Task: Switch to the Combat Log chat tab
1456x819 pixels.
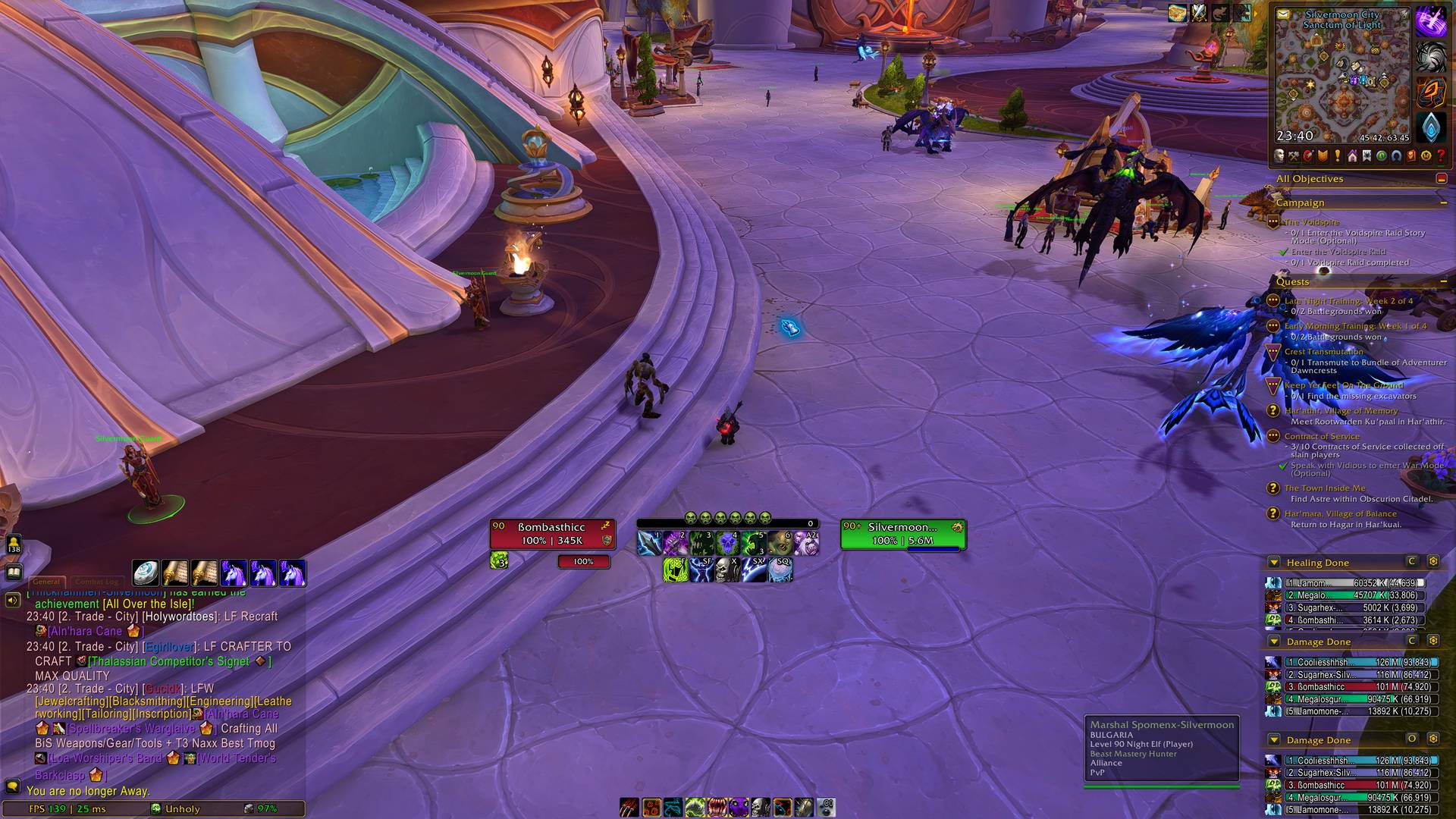Action: coord(96,582)
